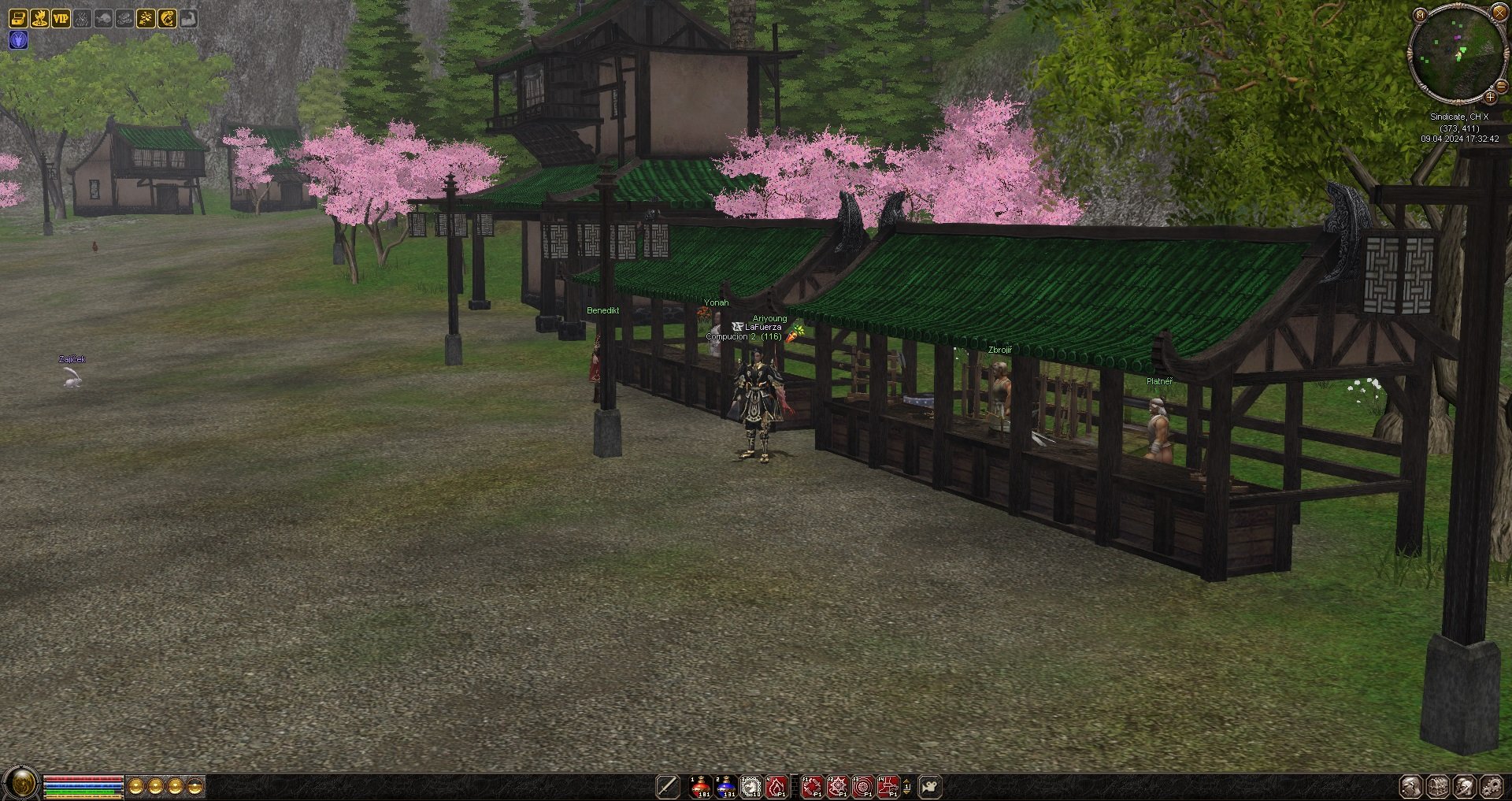Viewport: 1512px width, 801px height.
Task: Close the minimap with the X button
Action: click(1499, 12)
